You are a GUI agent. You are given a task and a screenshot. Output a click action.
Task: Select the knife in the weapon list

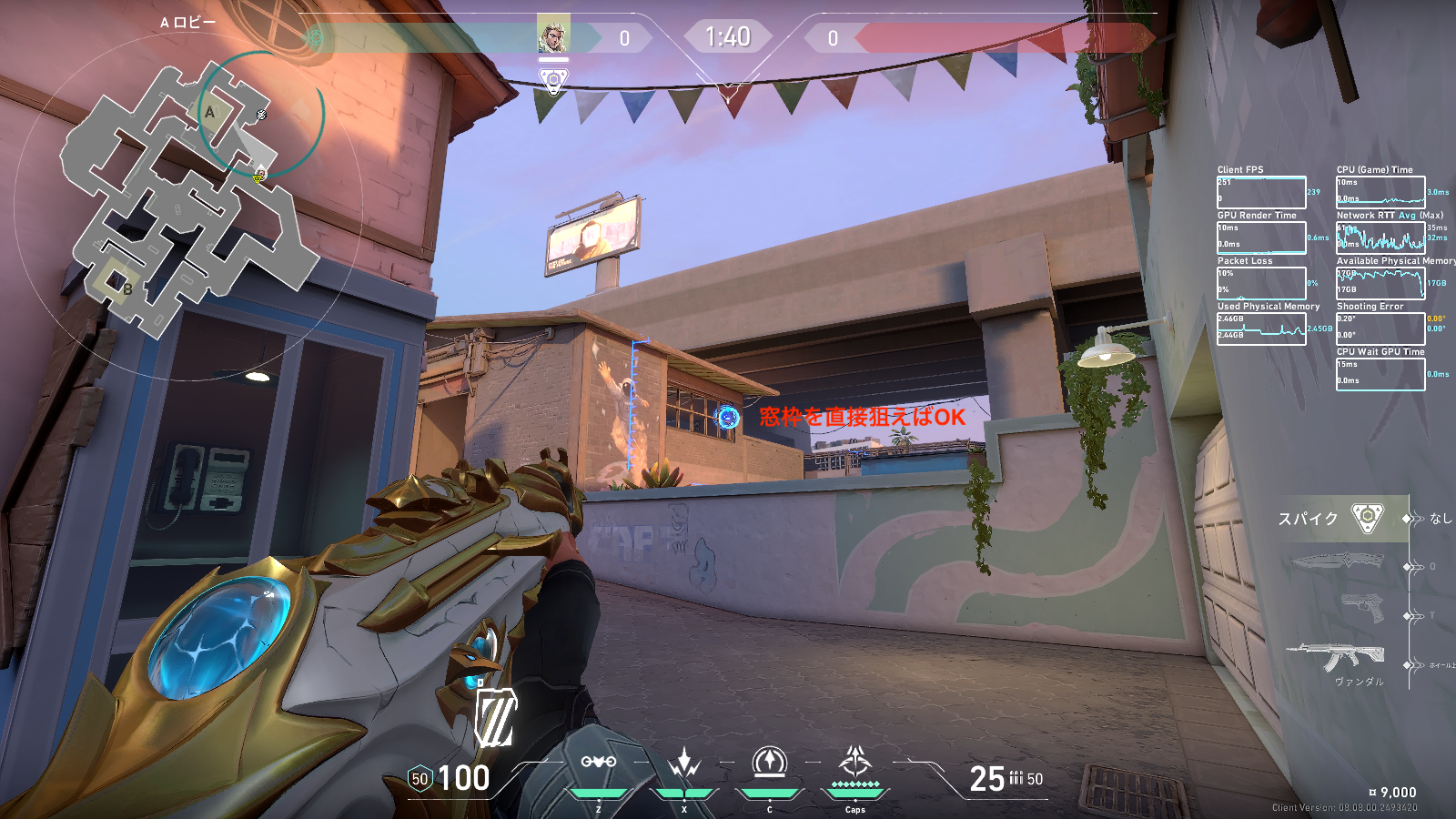[1338, 561]
